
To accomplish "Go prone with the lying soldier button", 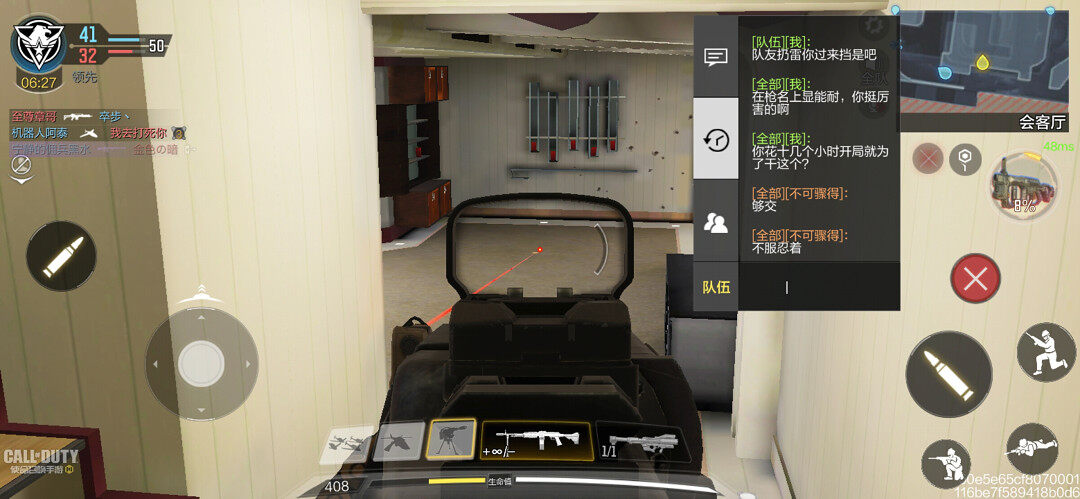I will click(1031, 449).
